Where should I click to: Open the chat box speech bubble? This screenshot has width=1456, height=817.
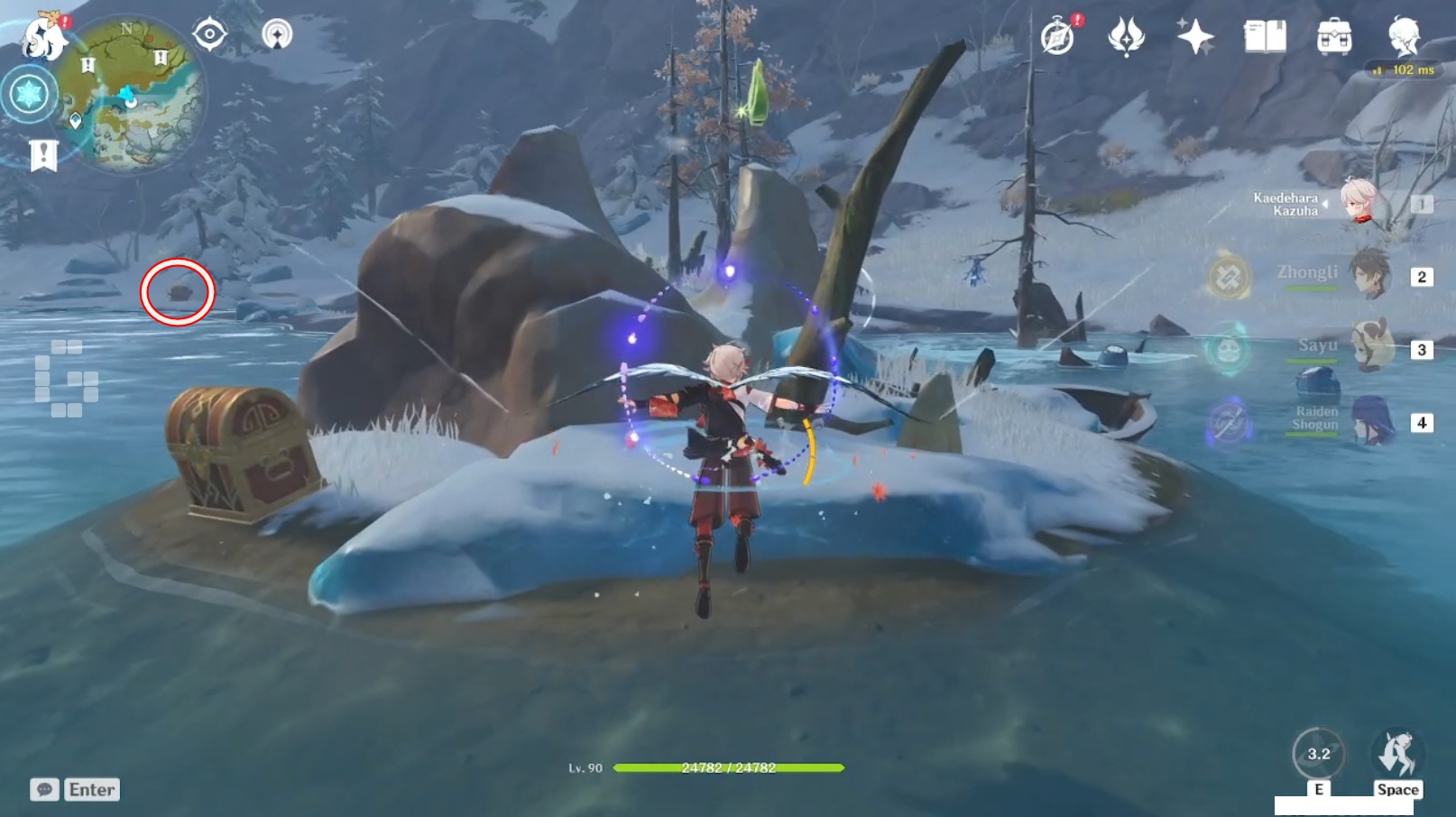point(44,789)
